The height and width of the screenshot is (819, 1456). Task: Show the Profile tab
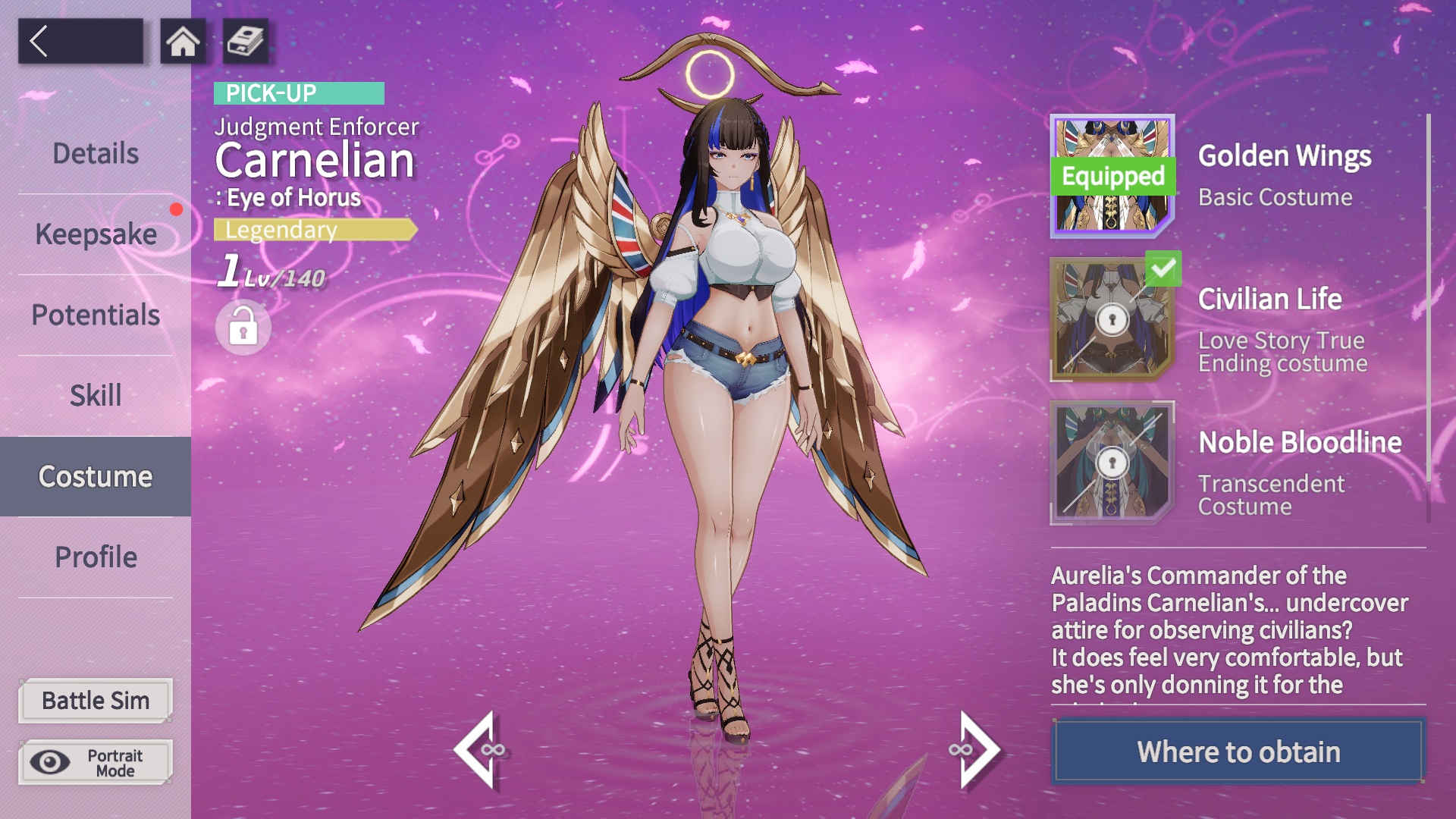[96, 557]
